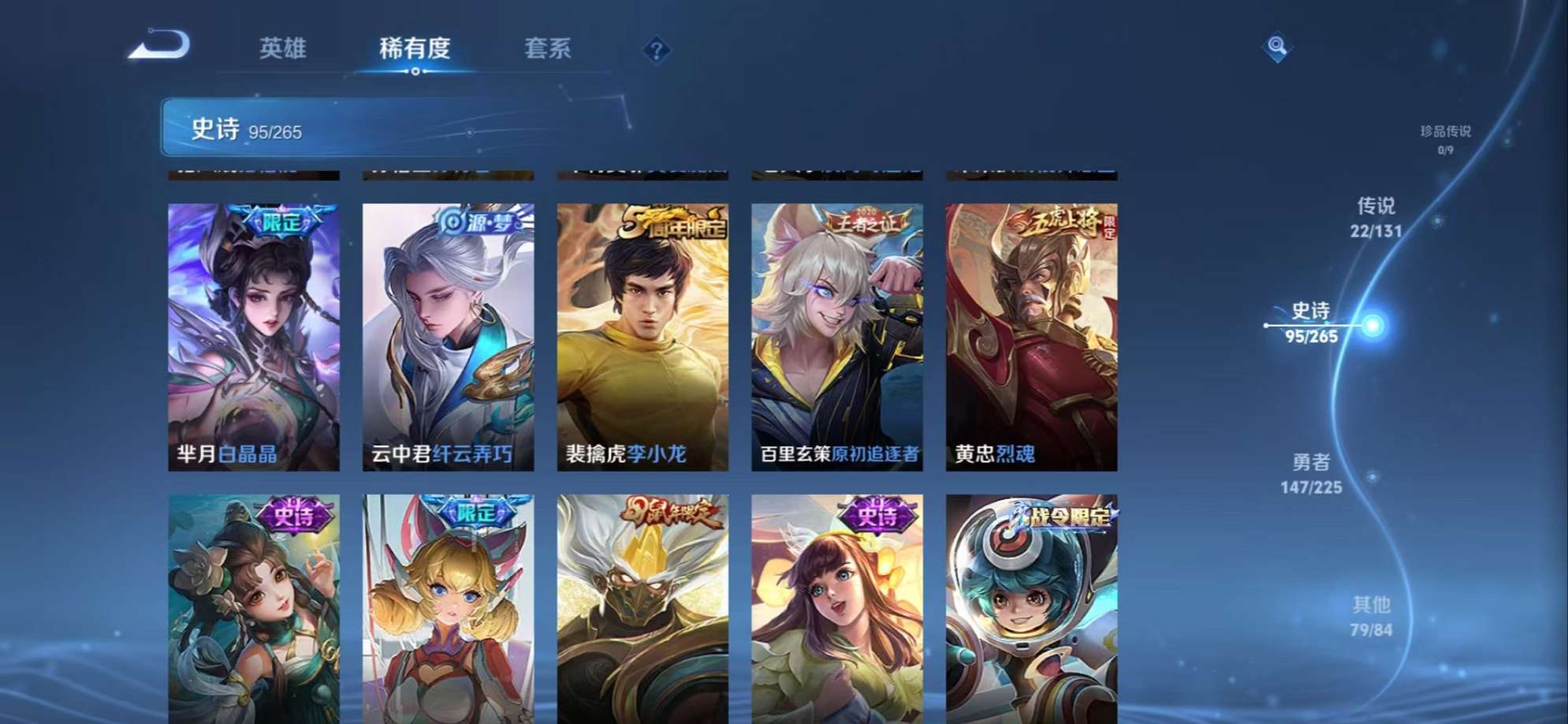This screenshot has width=1568, height=724.
Task: Switch to the 英雄 tab
Action: [x=281, y=49]
